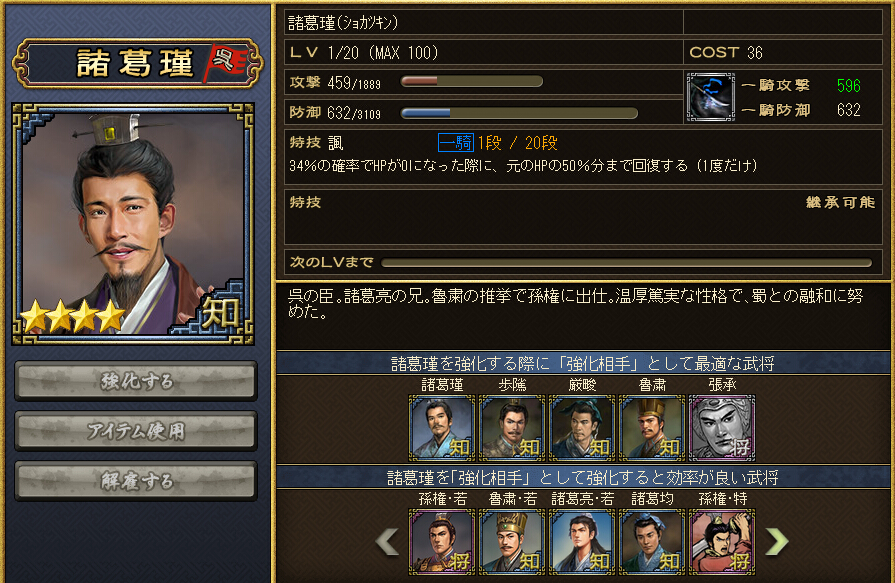895x583 pixels.
Task: Click the cavalry unit type icon
Action: 711,97
